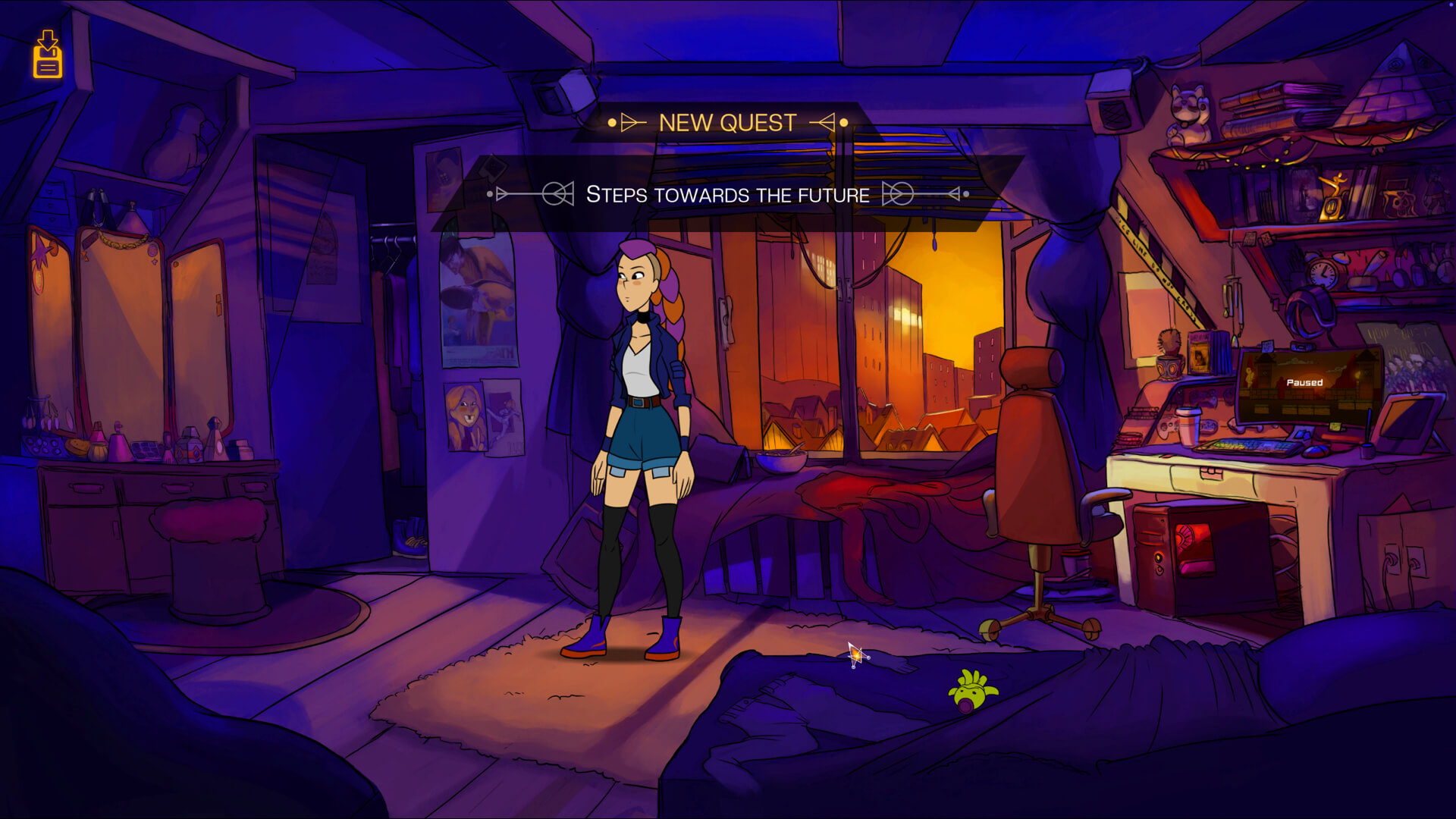Dismiss the Steps Towards the Future quest banner

tap(727, 194)
